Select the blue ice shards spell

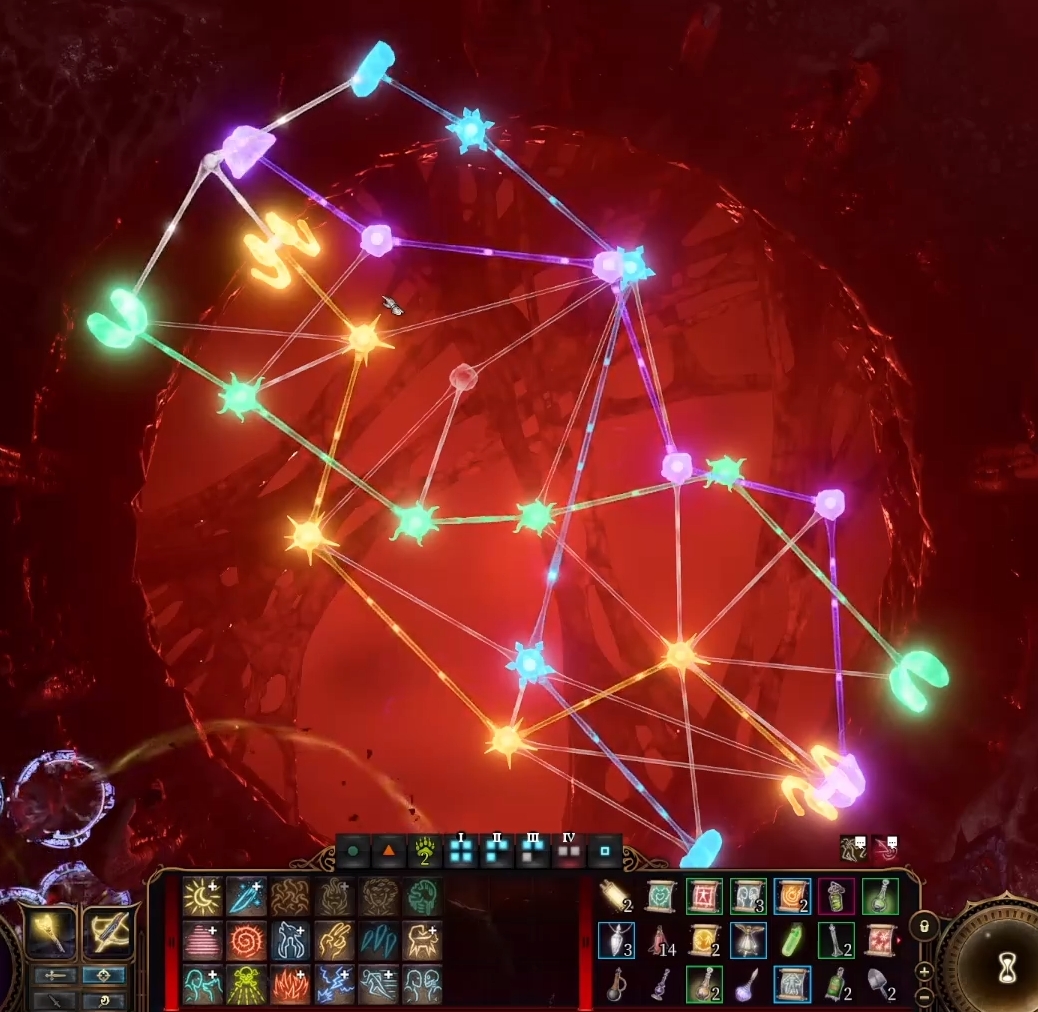pyautogui.click(x=378, y=941)
